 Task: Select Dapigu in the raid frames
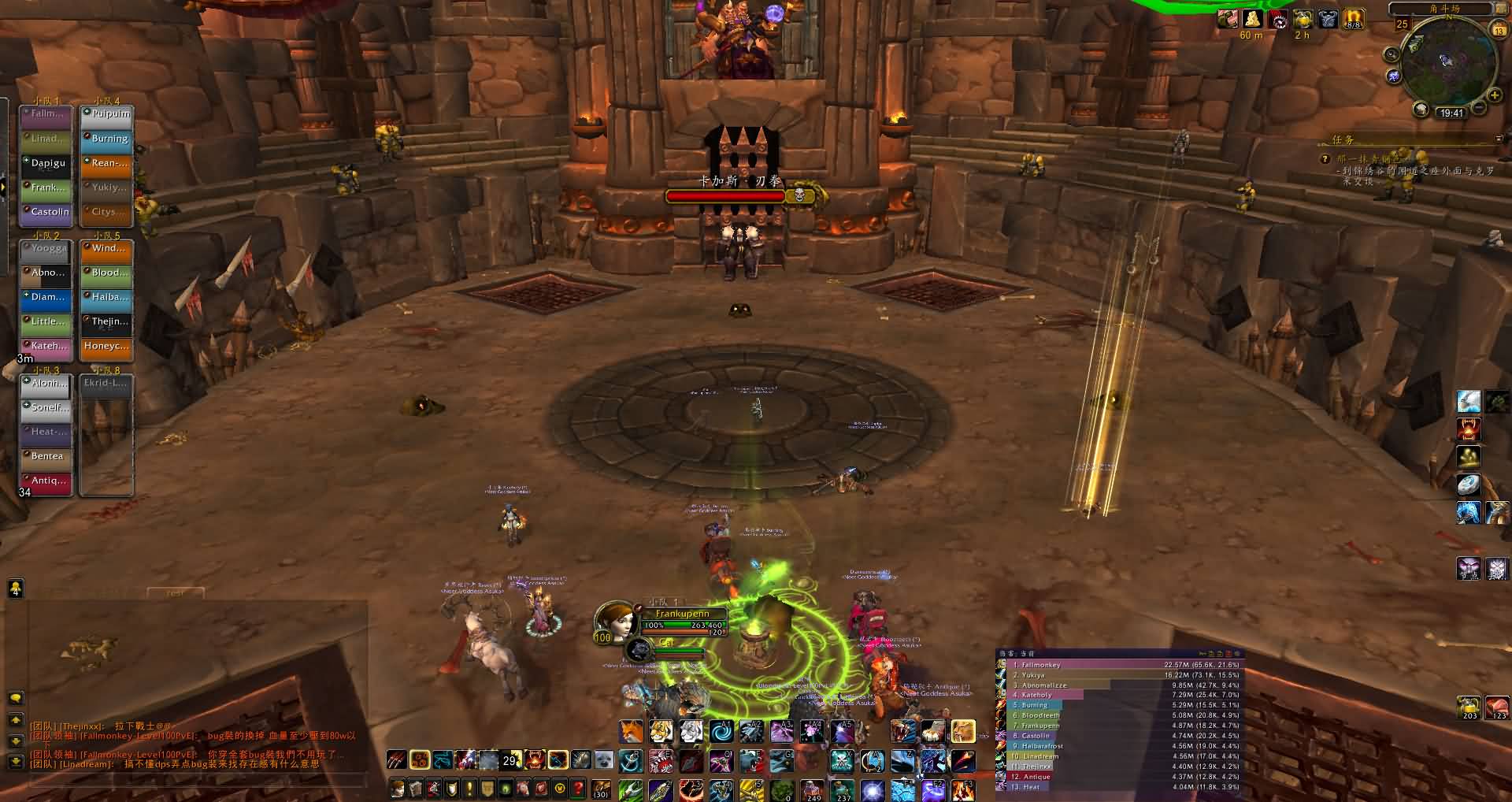coord(47,163)
